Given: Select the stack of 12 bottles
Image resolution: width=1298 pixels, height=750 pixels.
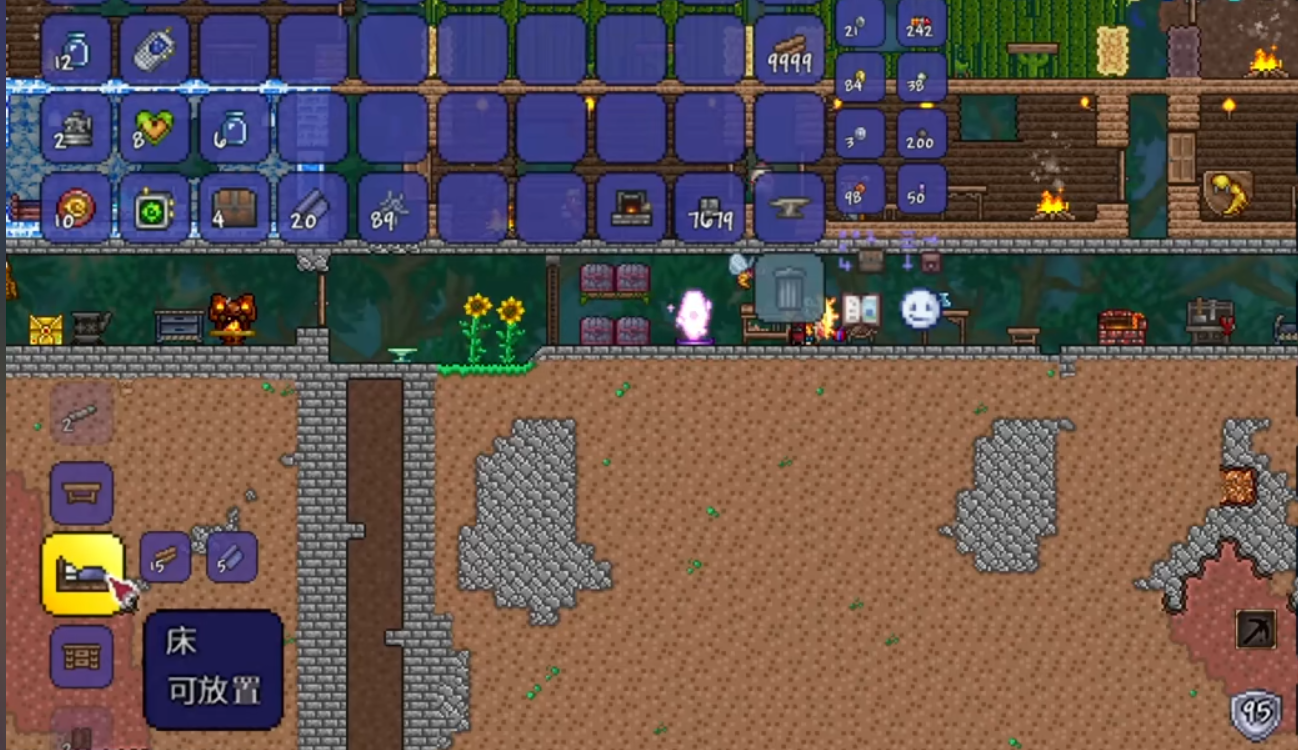Looking at the screenshot, I should click(76, 49).
